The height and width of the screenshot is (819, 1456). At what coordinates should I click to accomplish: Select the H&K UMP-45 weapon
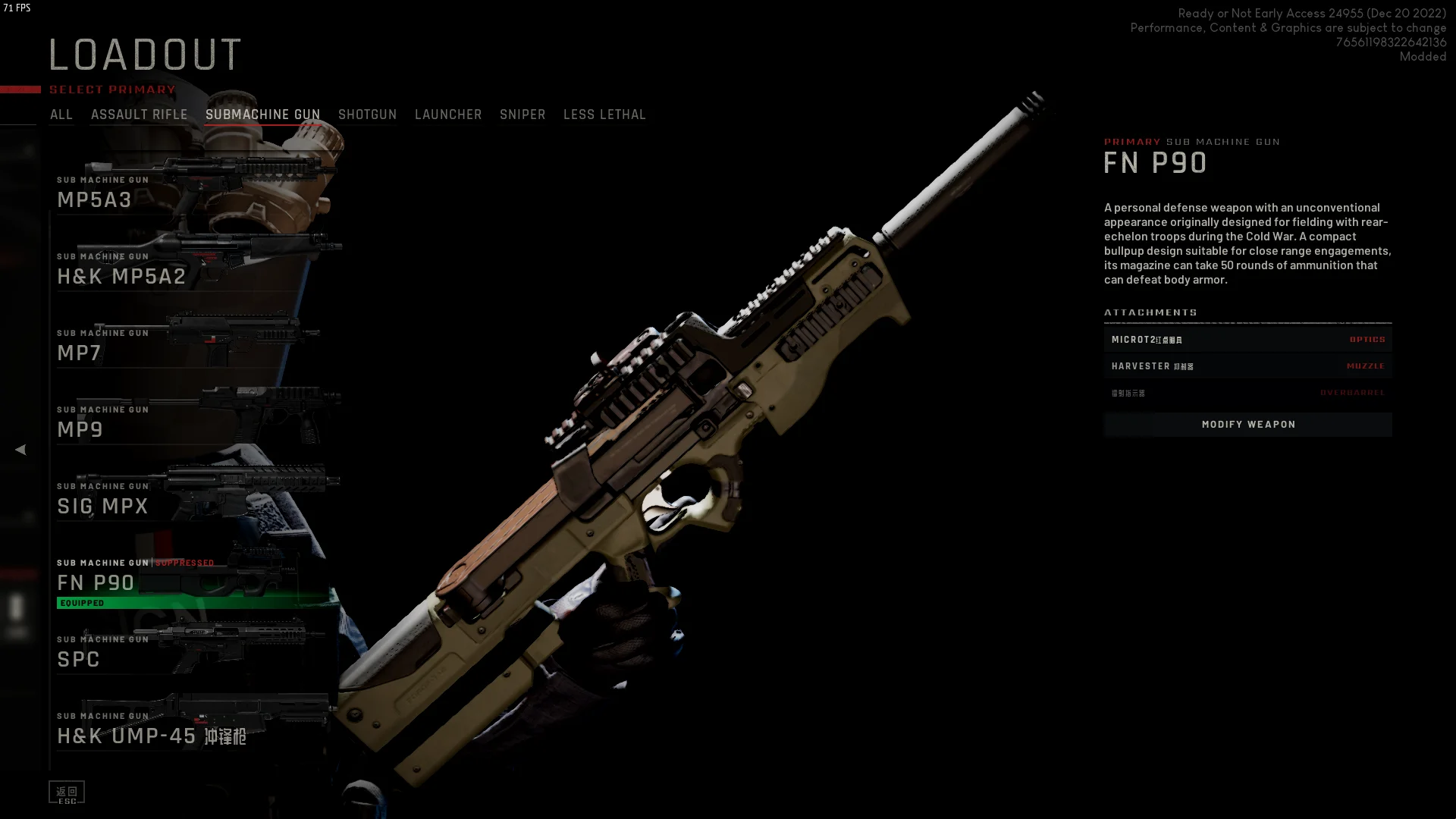coord(190,727)
